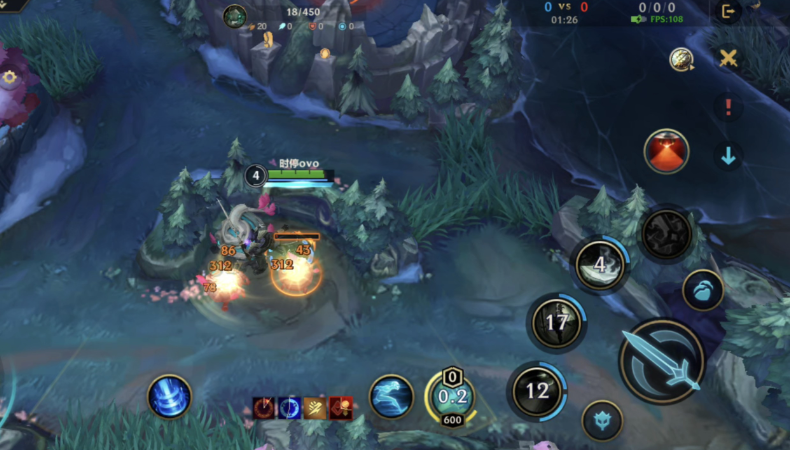Select the darkened ultimate ability button
The height and width of the screenshot is (450, 790).
point(665,234)
